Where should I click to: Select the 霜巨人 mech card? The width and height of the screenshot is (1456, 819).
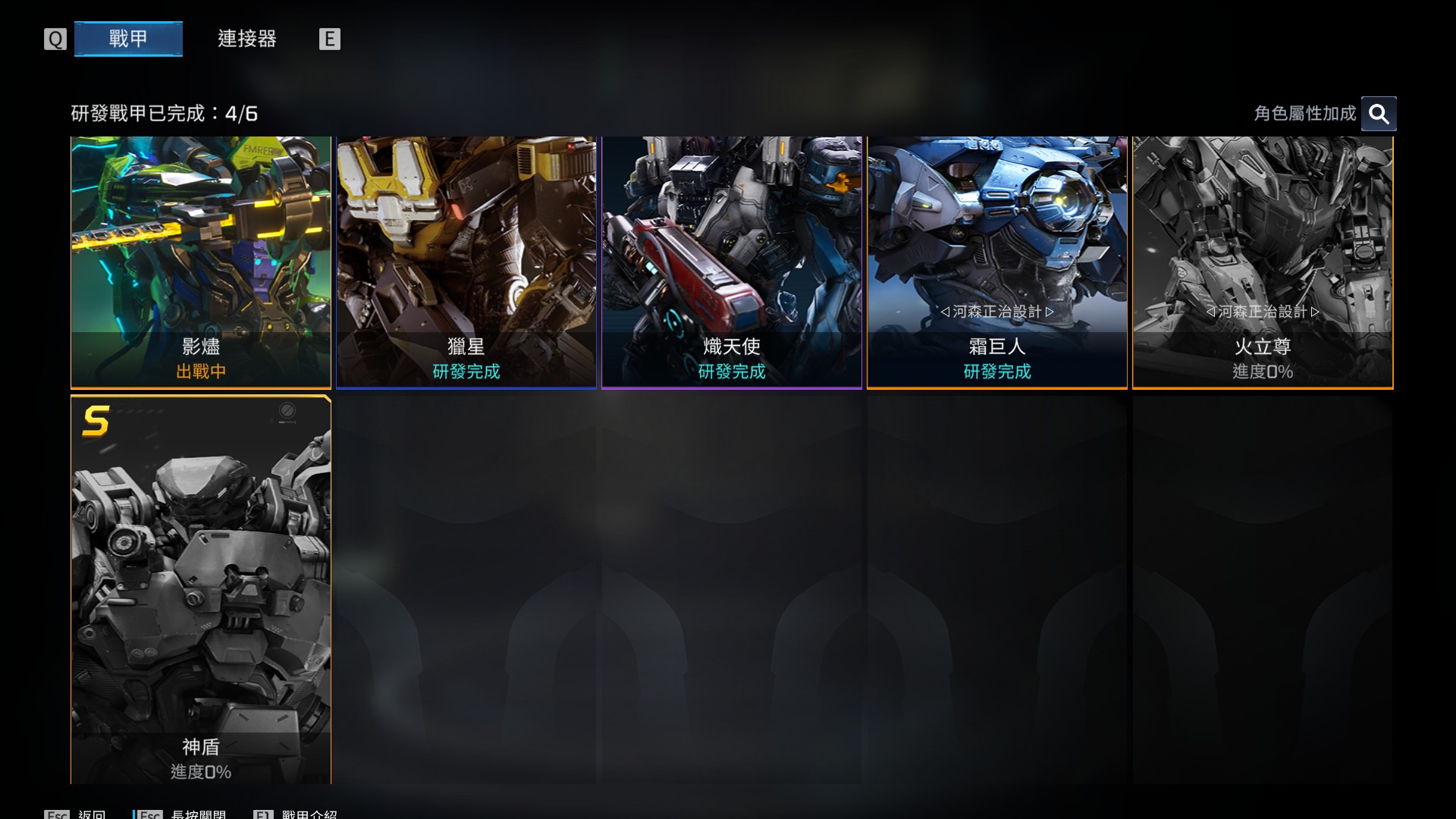[x=997, y=262]
